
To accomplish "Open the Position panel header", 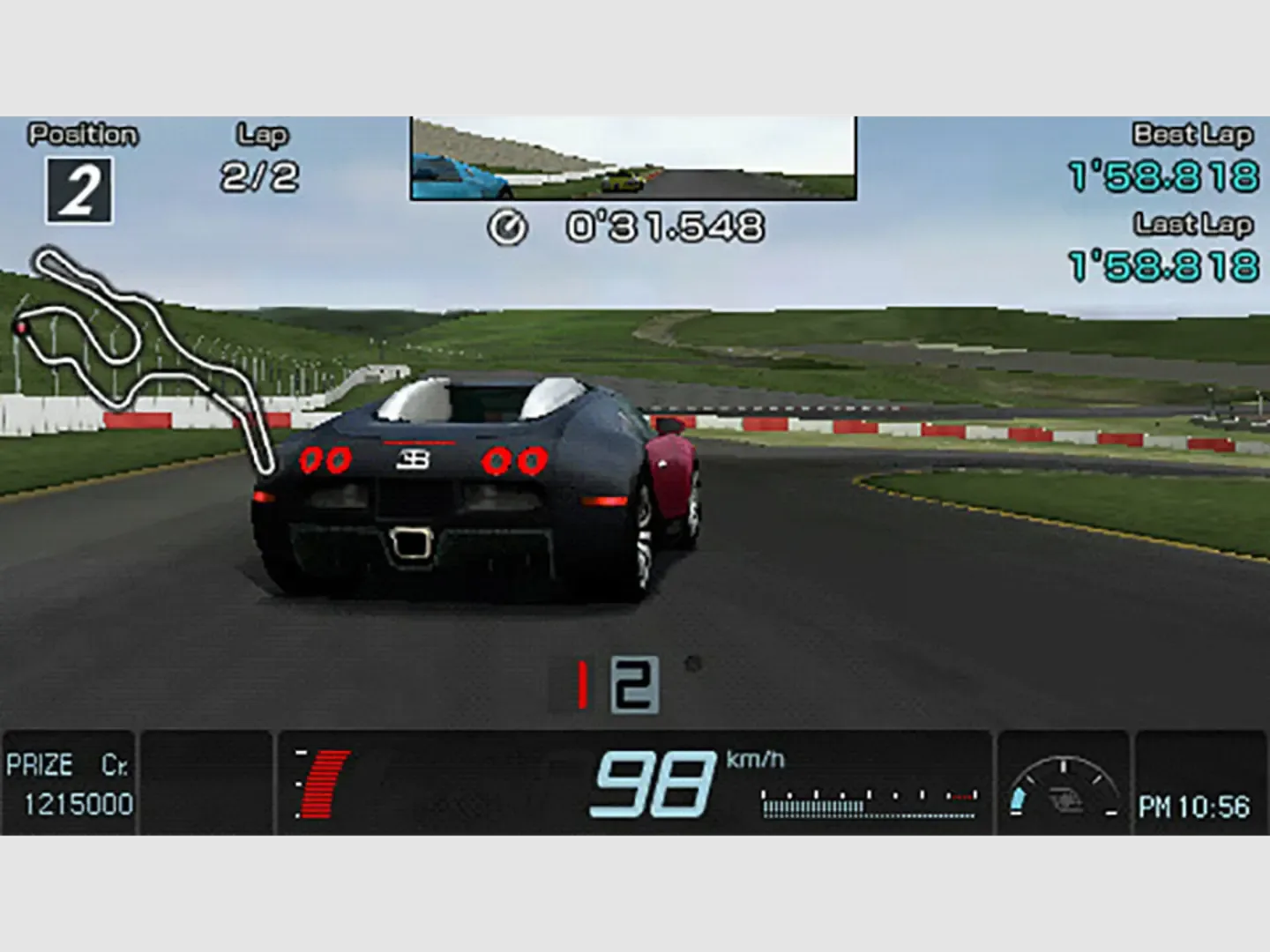I will pyautogui.click(x=84, y=134).
